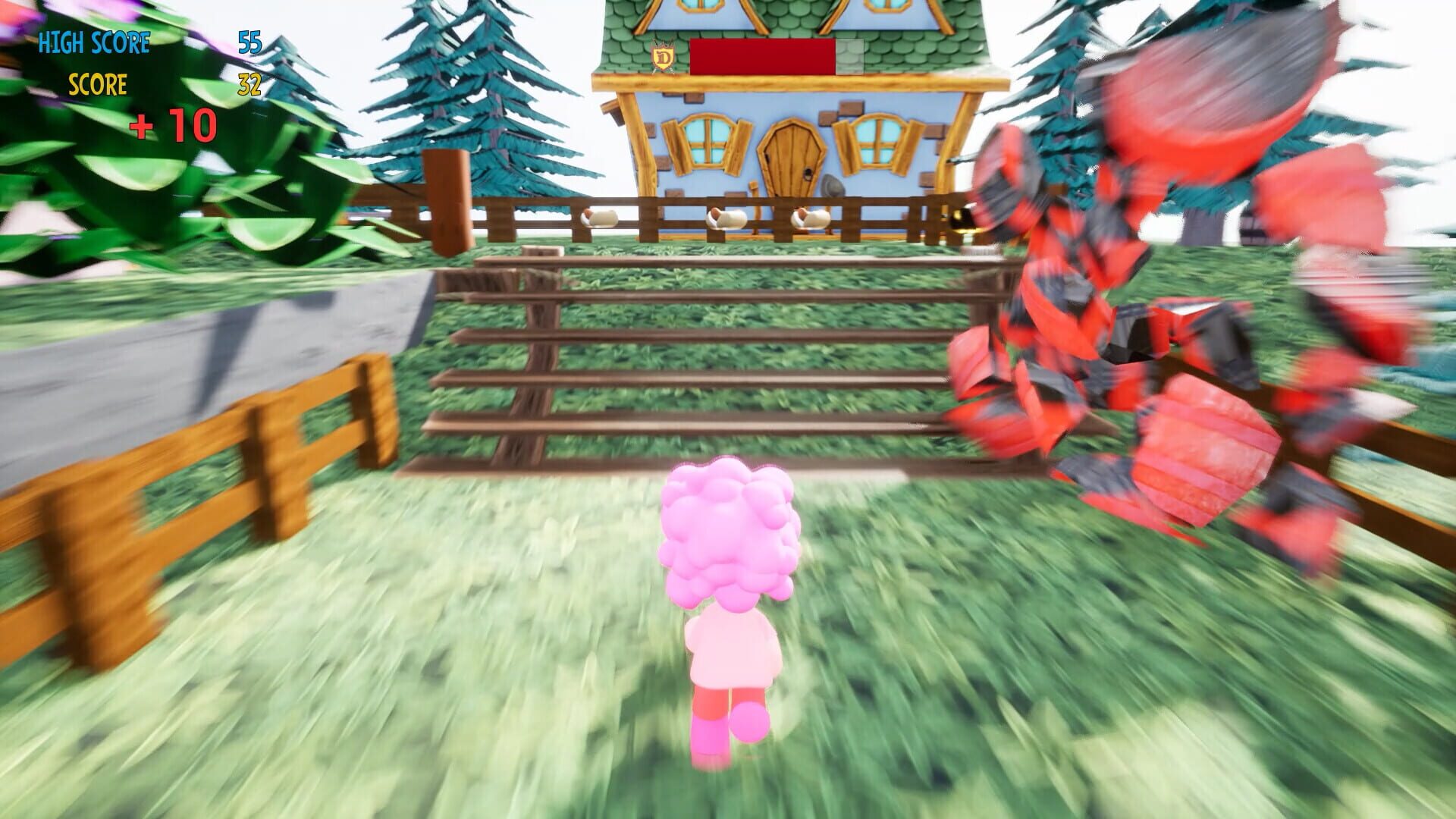
Task: Click the wooden front door of the house
Action: point(792,159)
